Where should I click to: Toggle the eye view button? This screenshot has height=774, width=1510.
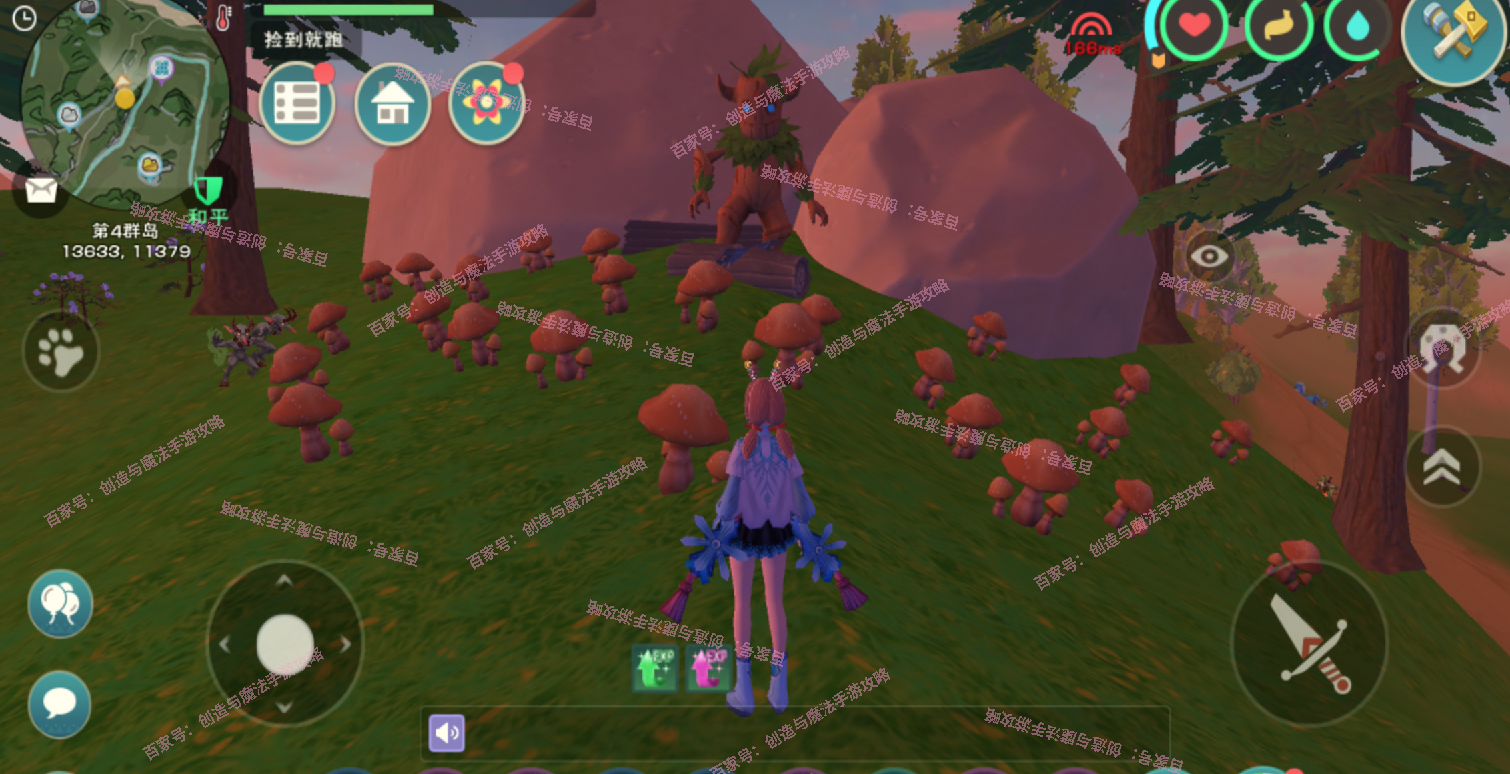pos(1210,257)
